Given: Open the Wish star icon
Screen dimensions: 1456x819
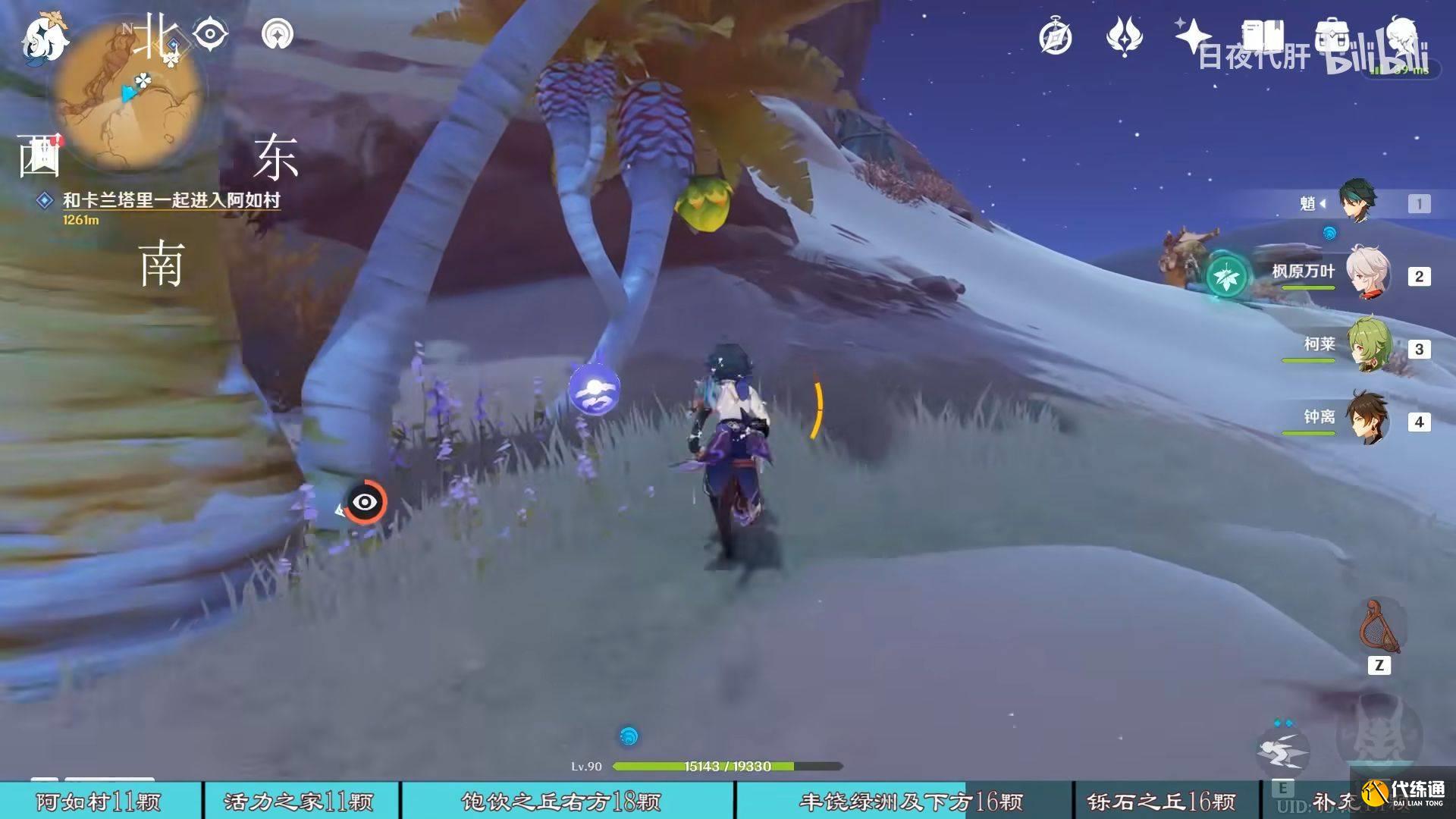Looking at the screenshot, I should [x=1191, y=35].
